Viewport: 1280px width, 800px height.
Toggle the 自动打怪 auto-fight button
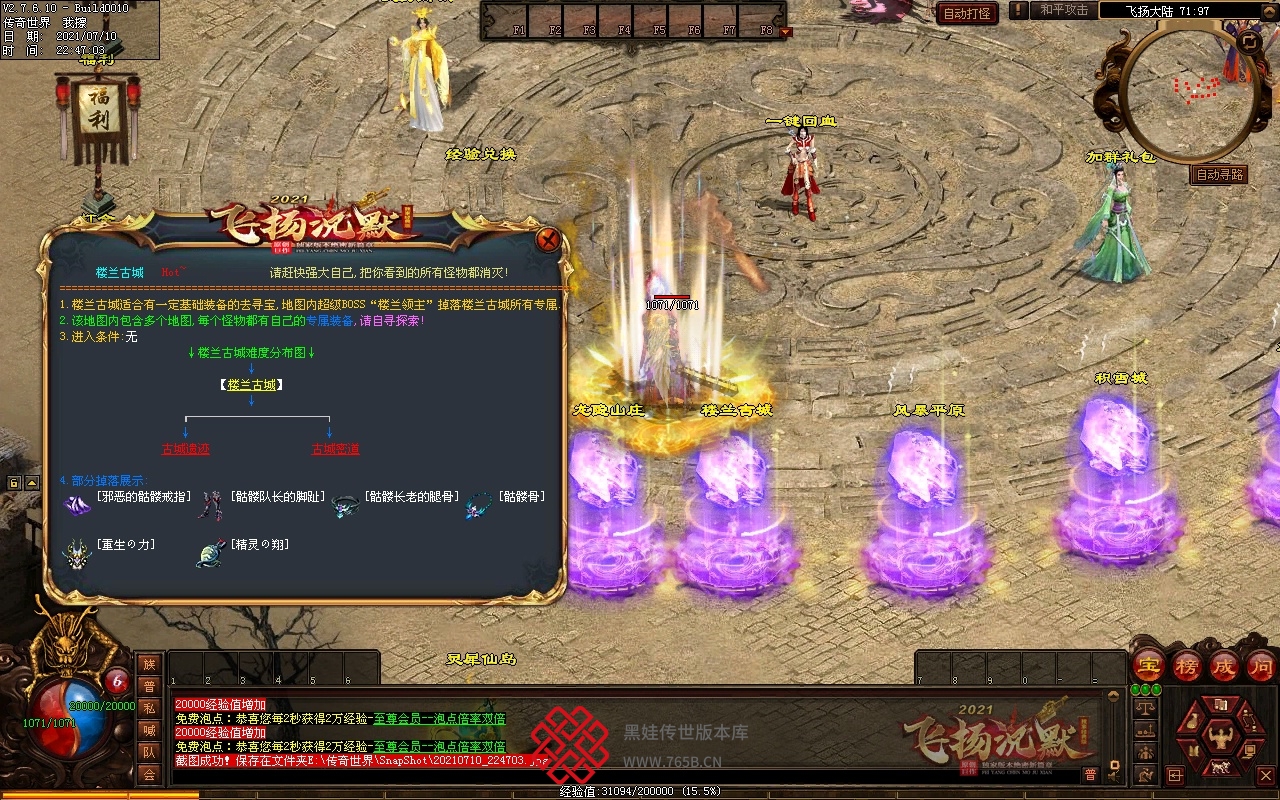point(967,13)
